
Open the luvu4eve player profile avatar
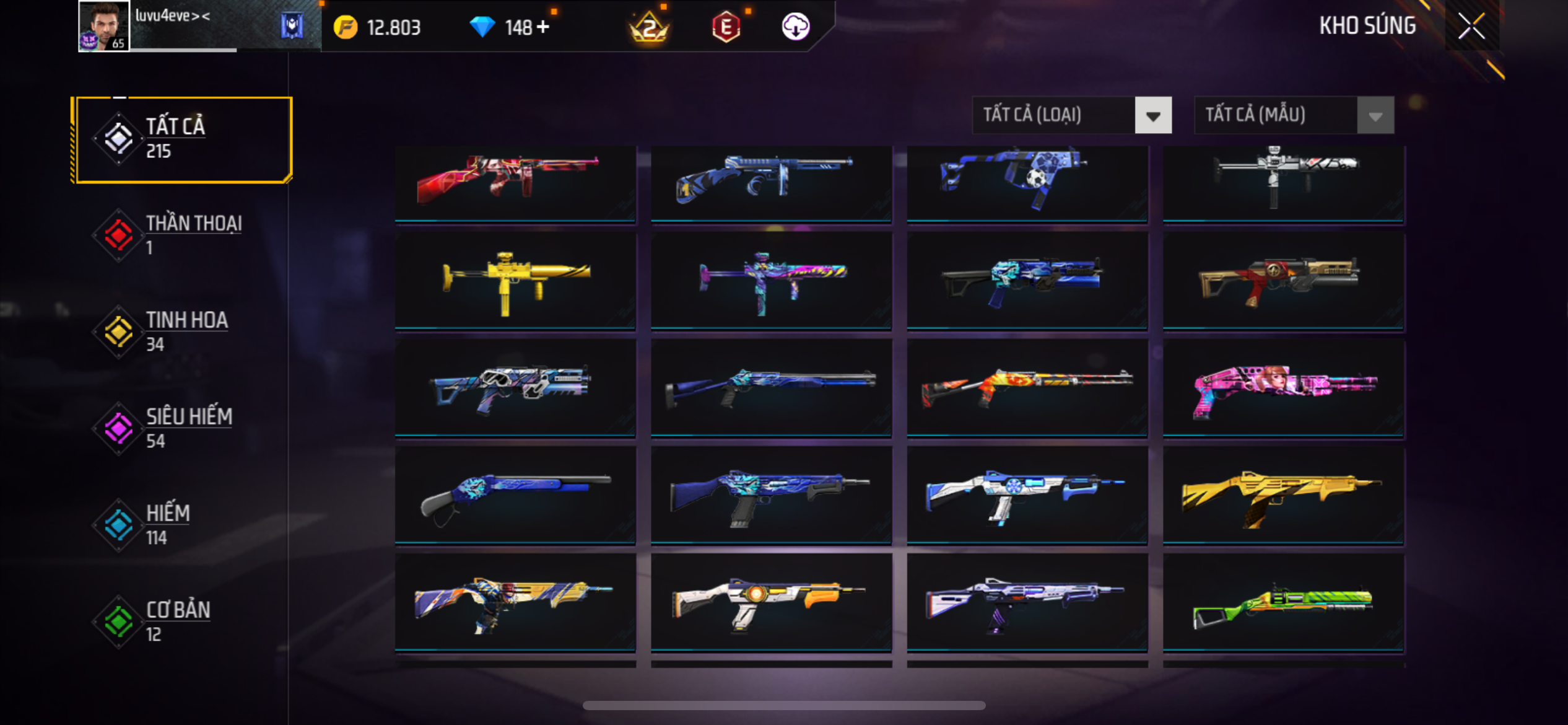coord(103,26)
